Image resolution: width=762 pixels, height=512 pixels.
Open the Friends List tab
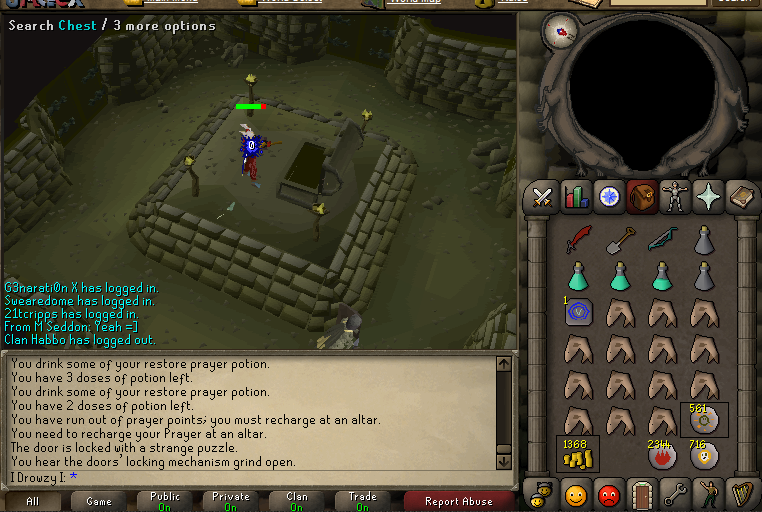(576, 494)
